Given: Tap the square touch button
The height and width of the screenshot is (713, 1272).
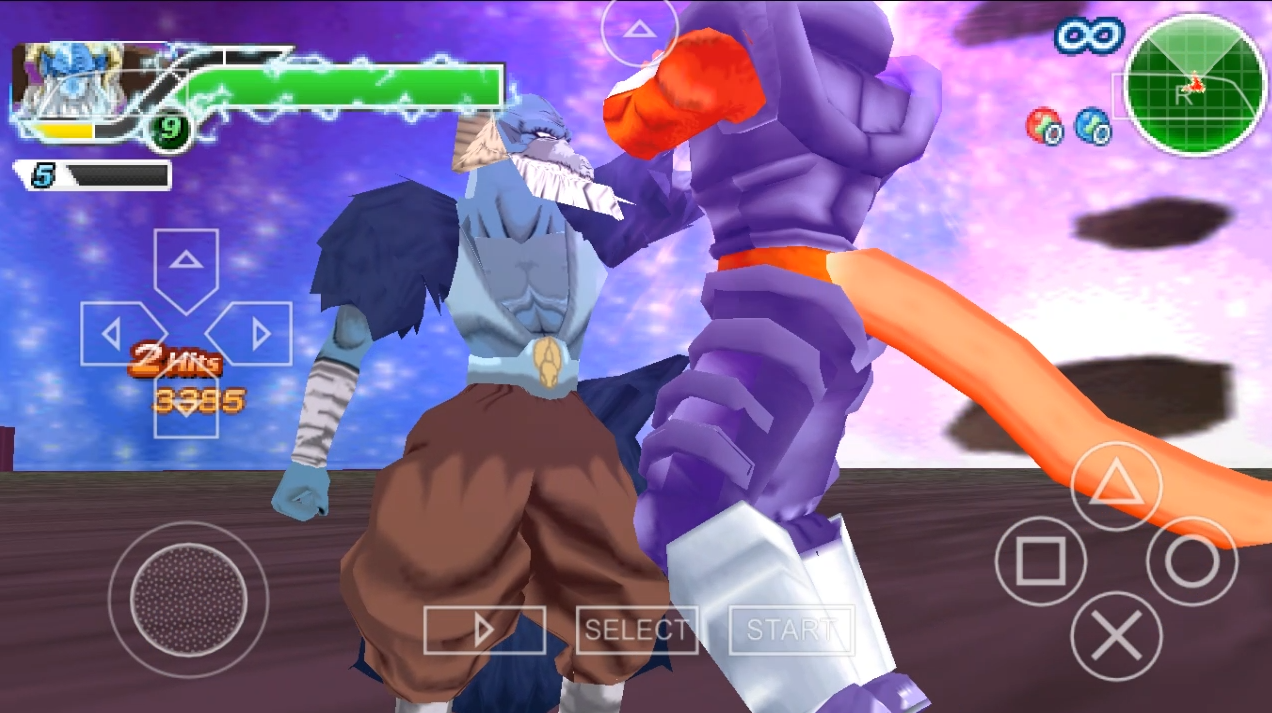Looking at the screenshot, I should point(1040,562).
